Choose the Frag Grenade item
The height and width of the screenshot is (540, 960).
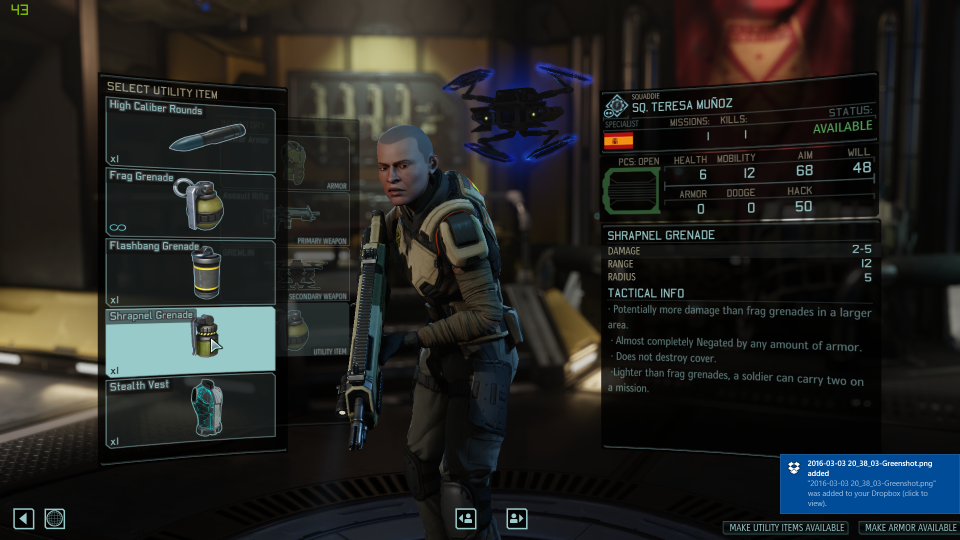tap(190, 203)
